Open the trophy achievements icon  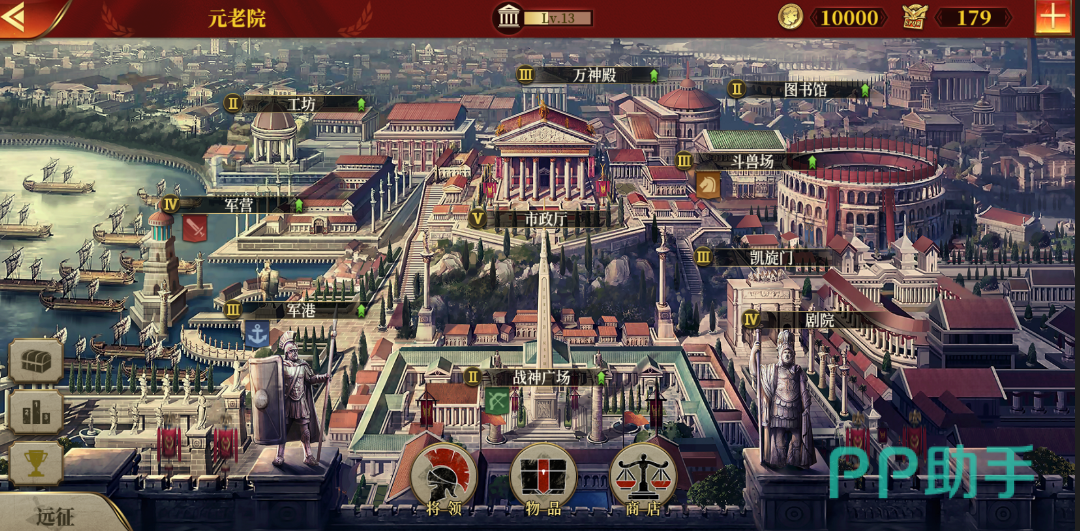click(x=36, y=463)
